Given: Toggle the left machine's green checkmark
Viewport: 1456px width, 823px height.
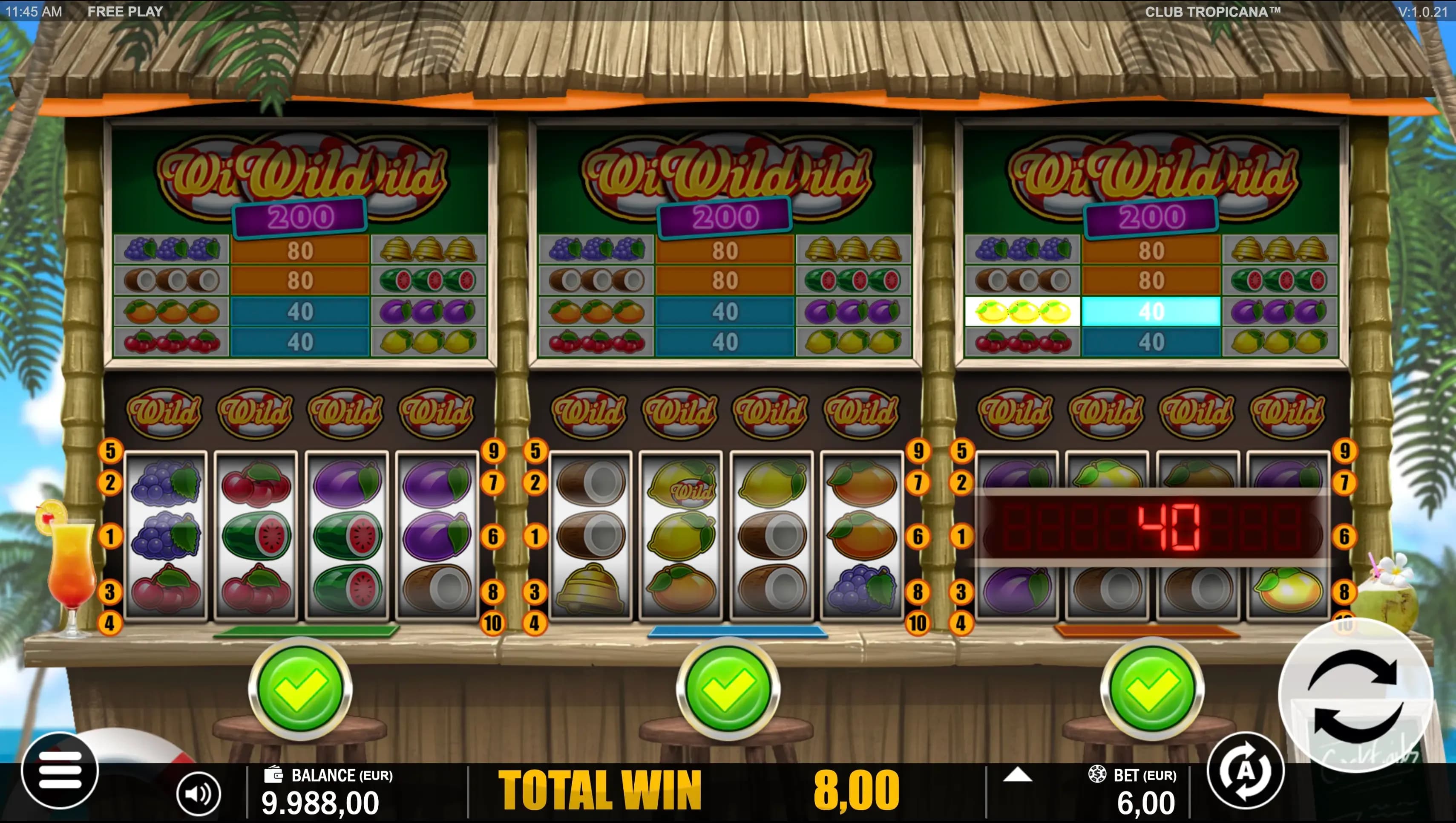Looking at the screenshot, I should tap(299, 688).
